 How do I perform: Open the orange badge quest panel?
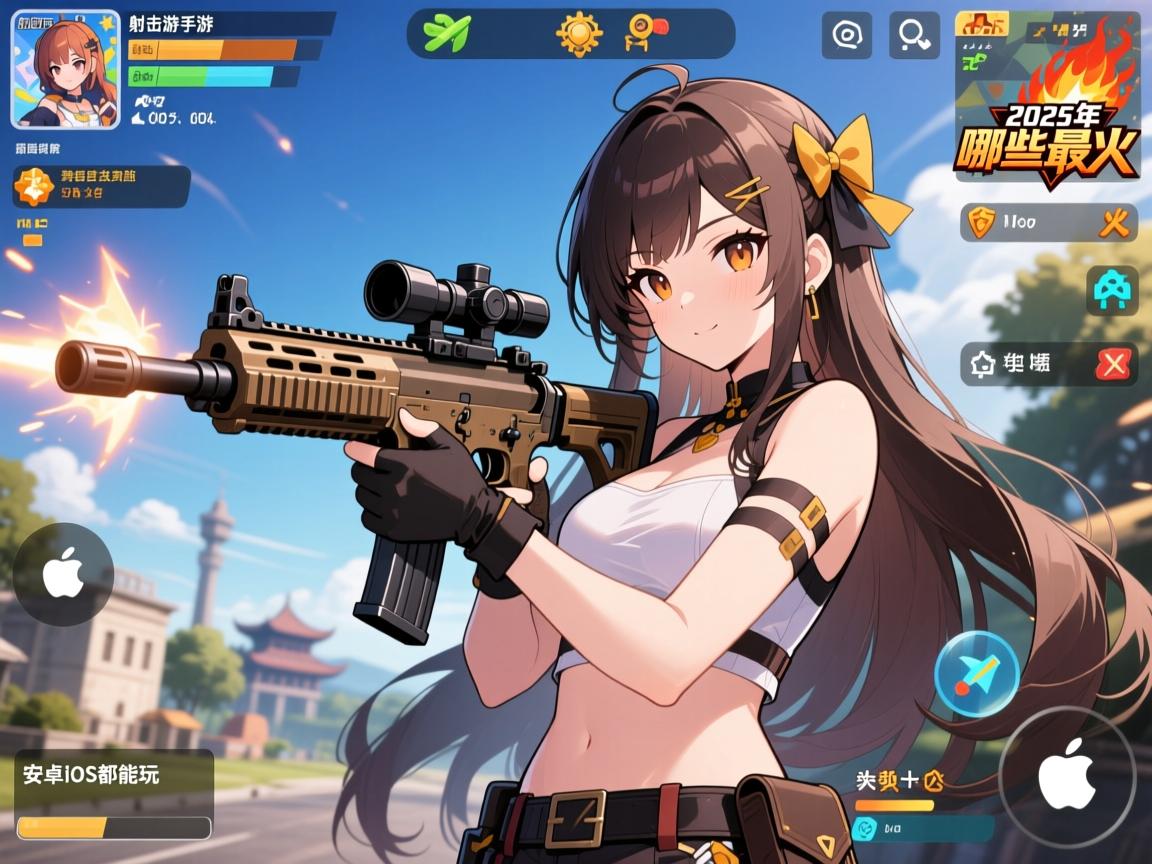(x=100, y=187)
